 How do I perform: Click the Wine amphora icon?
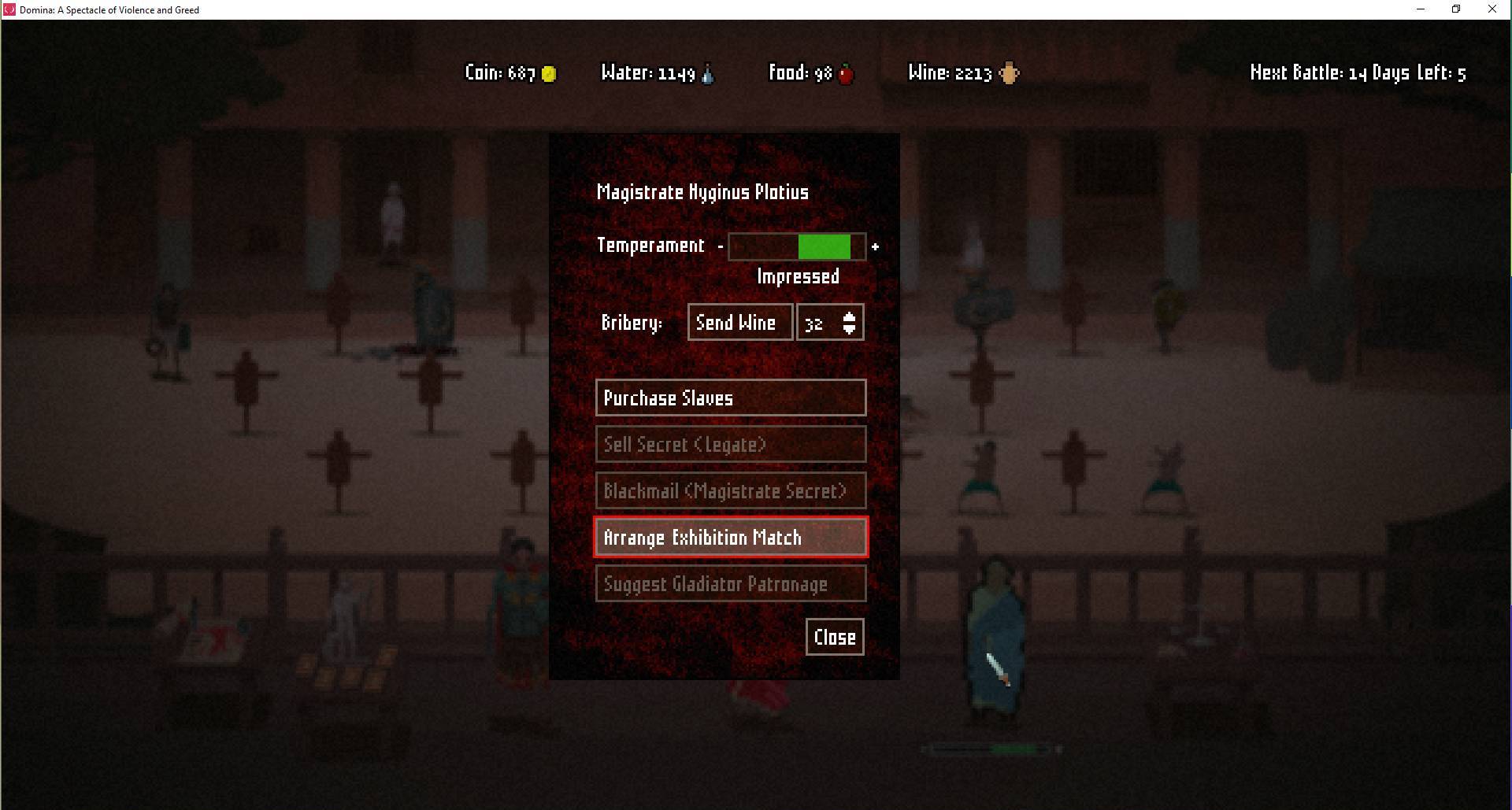click(x=1009, y=73)
